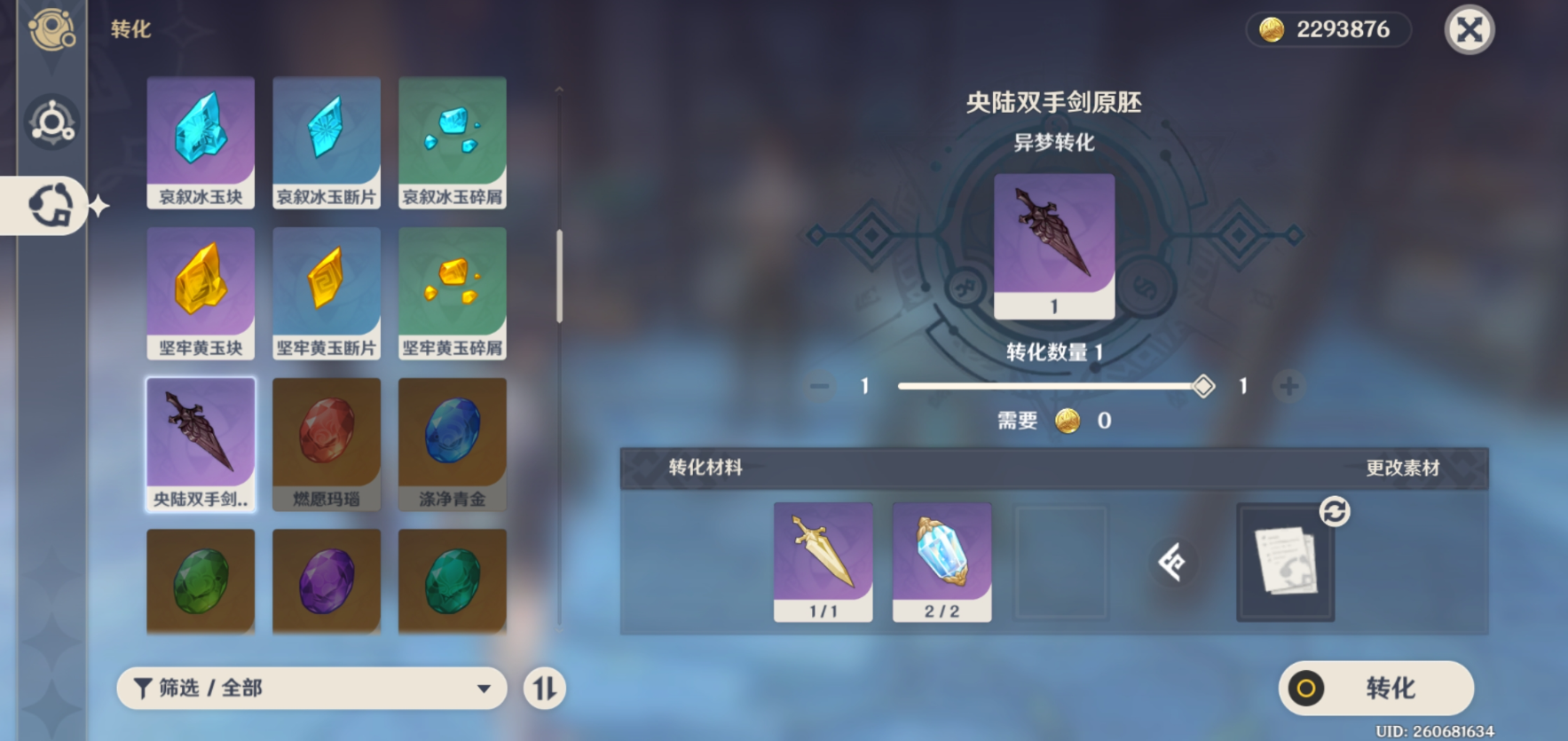Screen dimensions: 1568x741
Task: Pick the 哀叙冰玉碎屑 item
Action: [453, 142]
